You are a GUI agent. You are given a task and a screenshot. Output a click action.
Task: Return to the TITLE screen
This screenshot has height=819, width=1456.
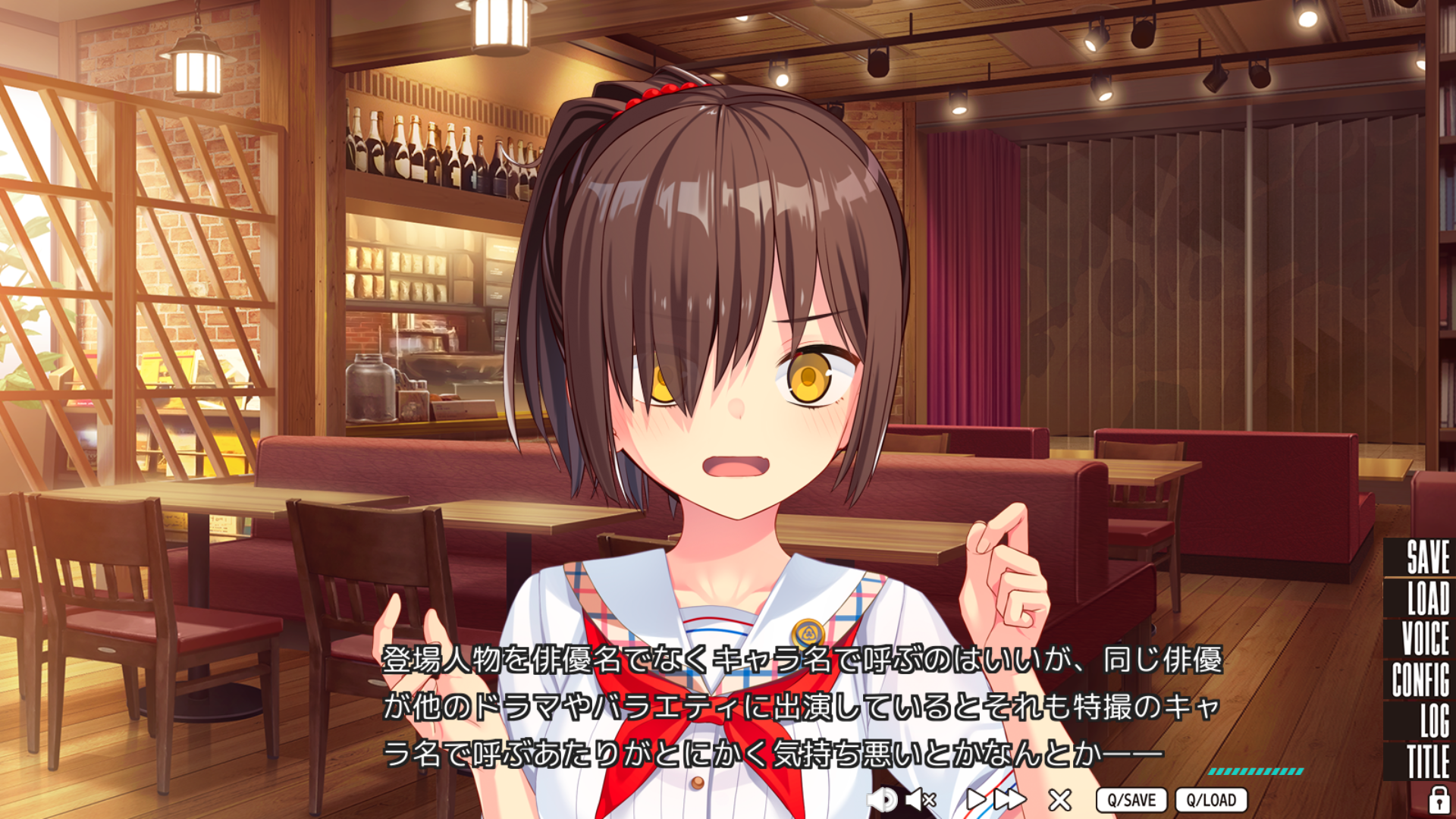[x=1428, y=761]
